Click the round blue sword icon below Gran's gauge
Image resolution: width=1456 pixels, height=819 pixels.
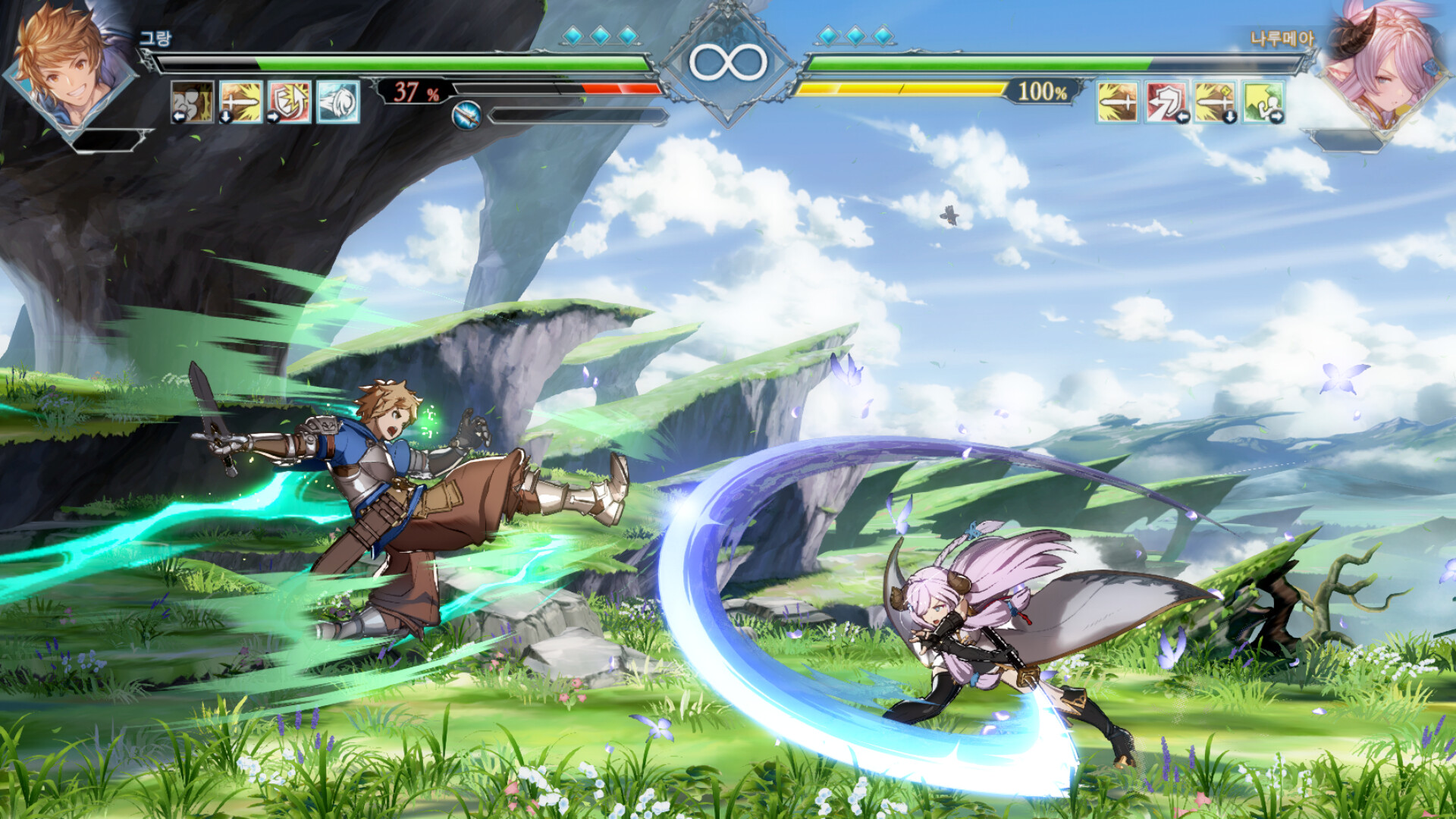tap(466, 115)
